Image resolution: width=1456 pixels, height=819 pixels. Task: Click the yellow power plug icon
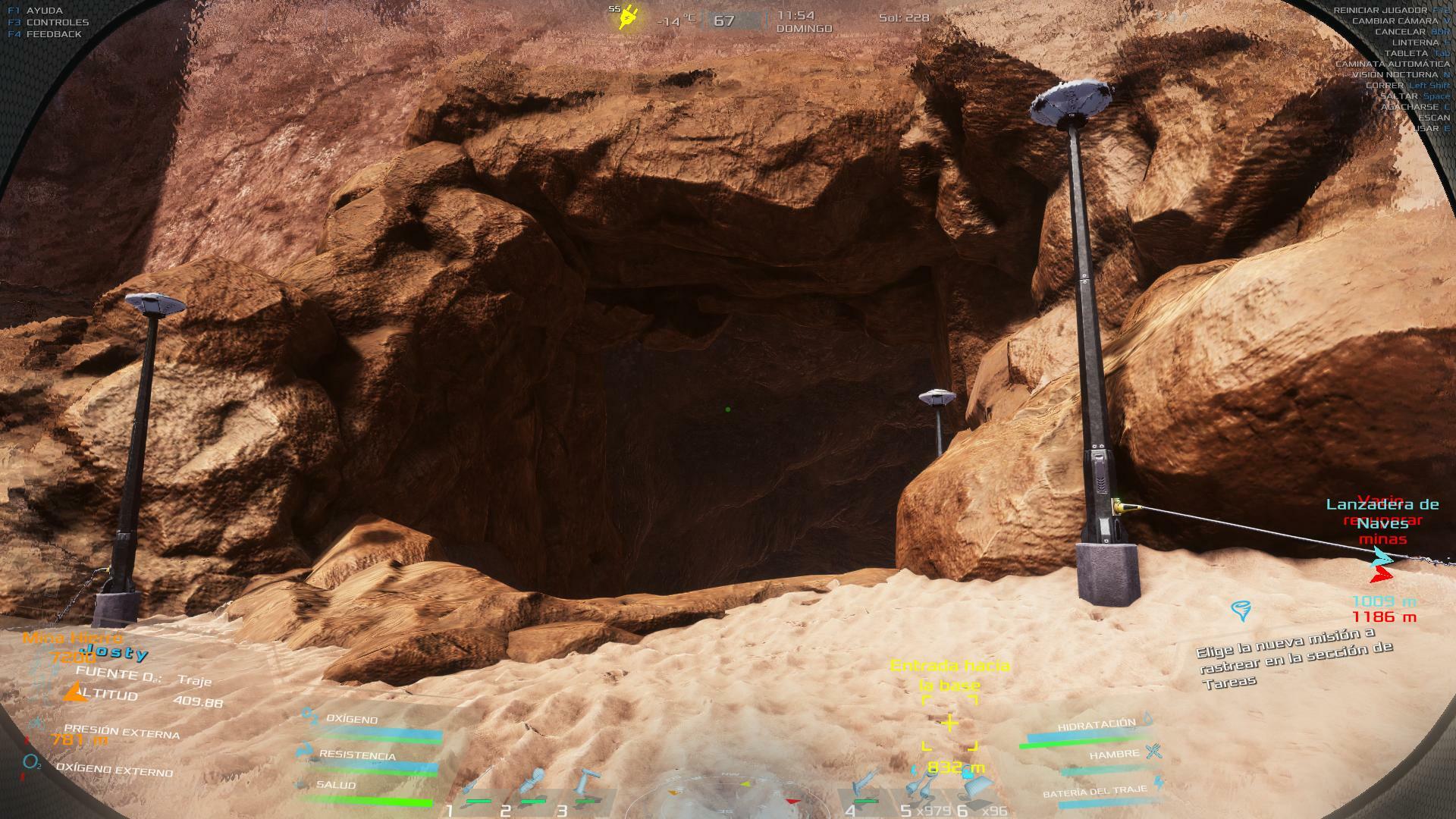click(628, 18)
